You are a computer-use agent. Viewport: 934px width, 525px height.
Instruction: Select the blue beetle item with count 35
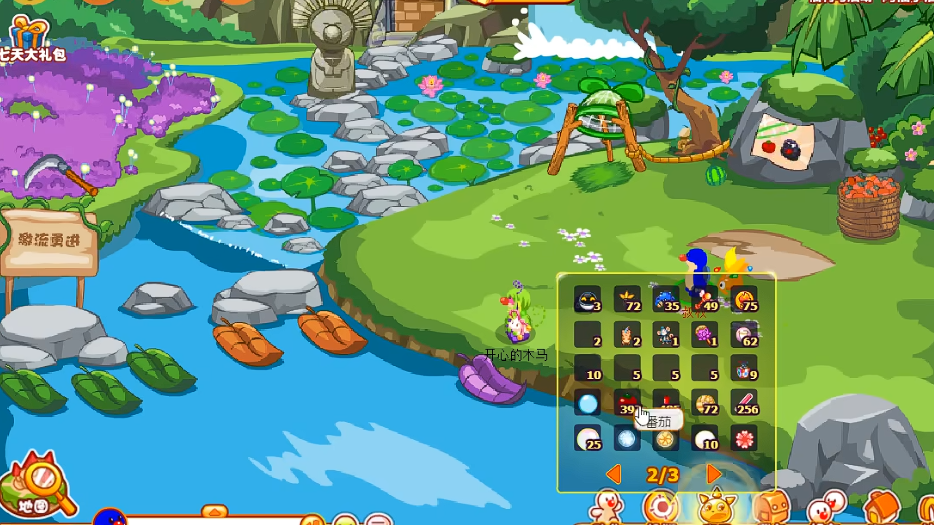click(666, 299)
